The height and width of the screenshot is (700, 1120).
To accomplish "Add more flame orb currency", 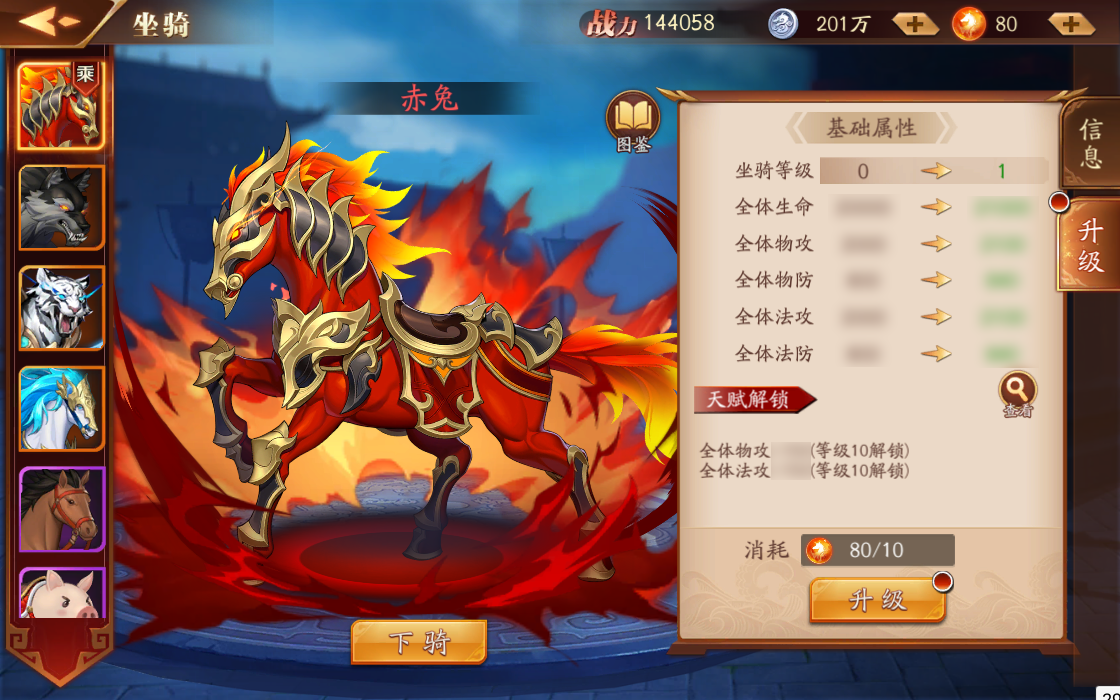I will coord(1070,24).
